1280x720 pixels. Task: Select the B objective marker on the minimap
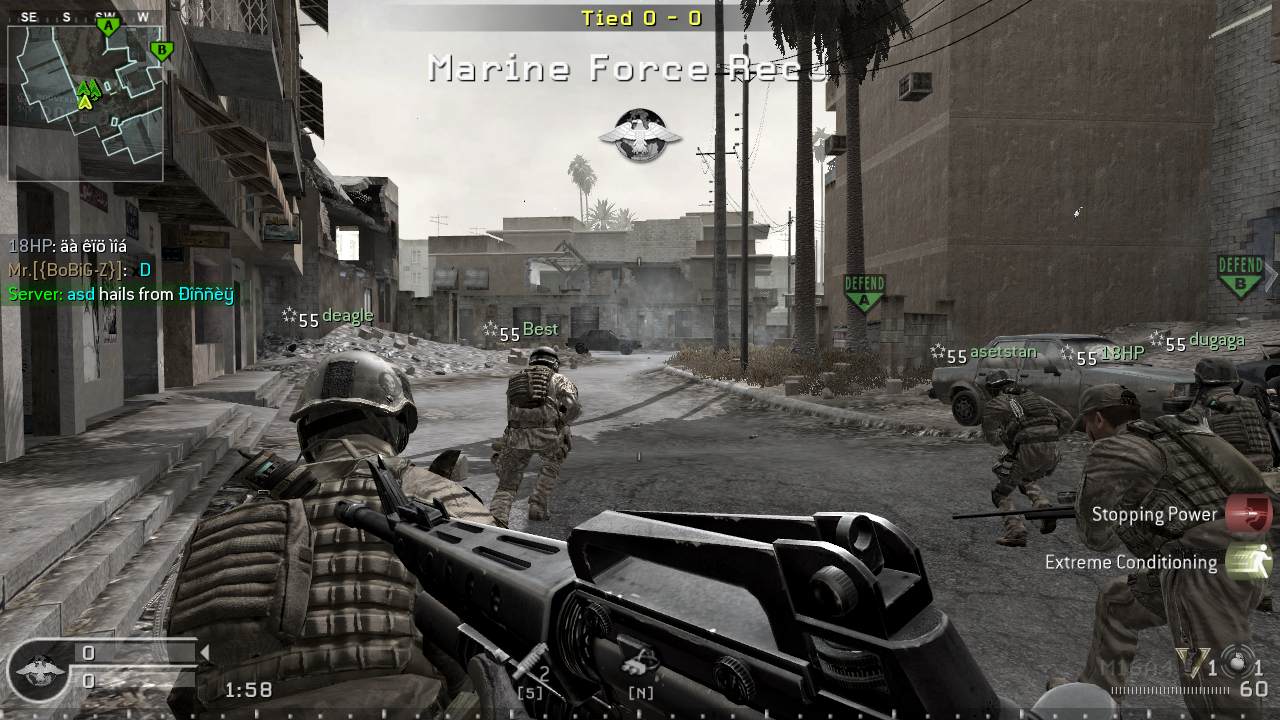160,50
